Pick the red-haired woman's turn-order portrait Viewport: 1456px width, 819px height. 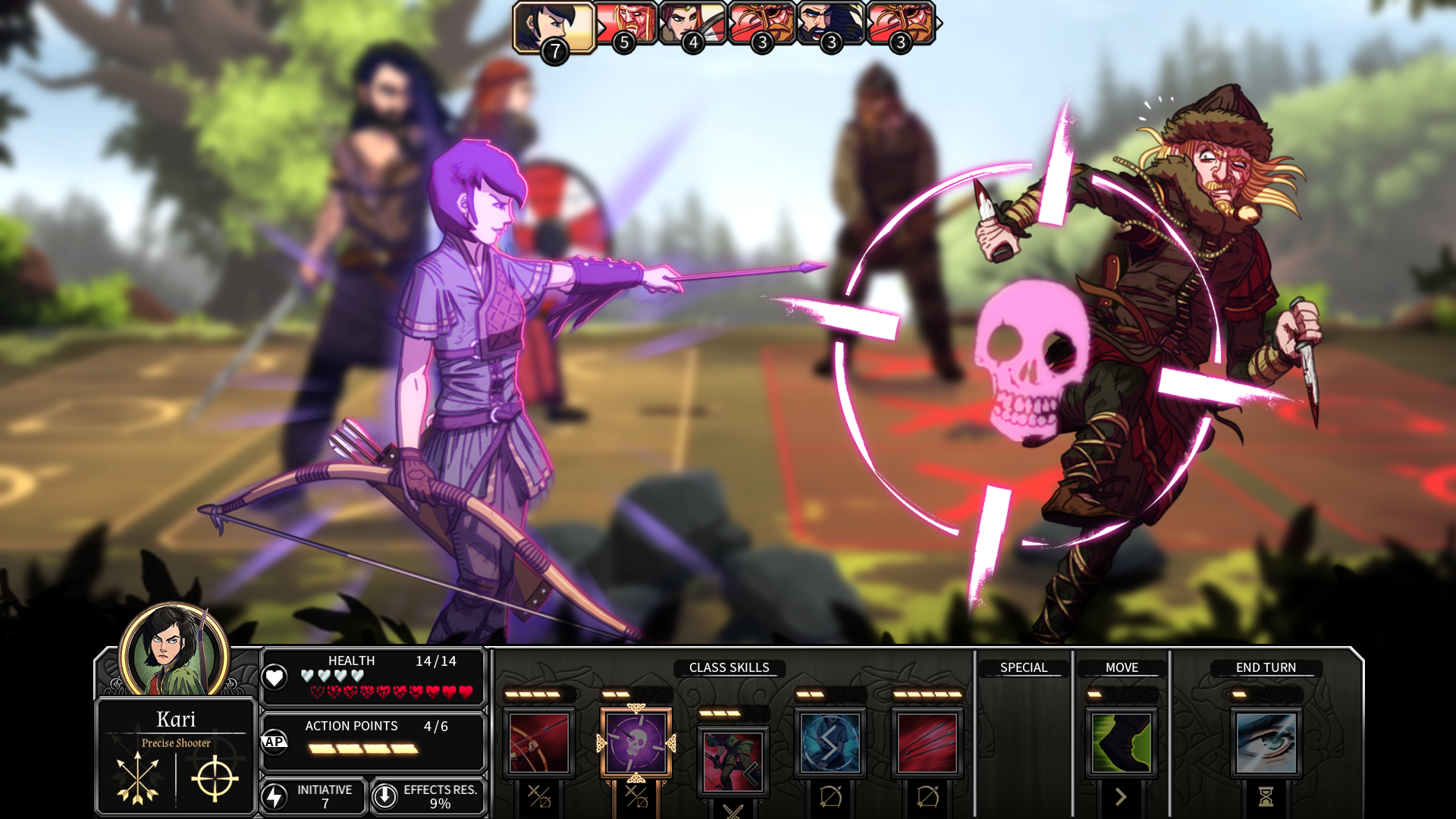pyautogui.click(x=692, y=23)
